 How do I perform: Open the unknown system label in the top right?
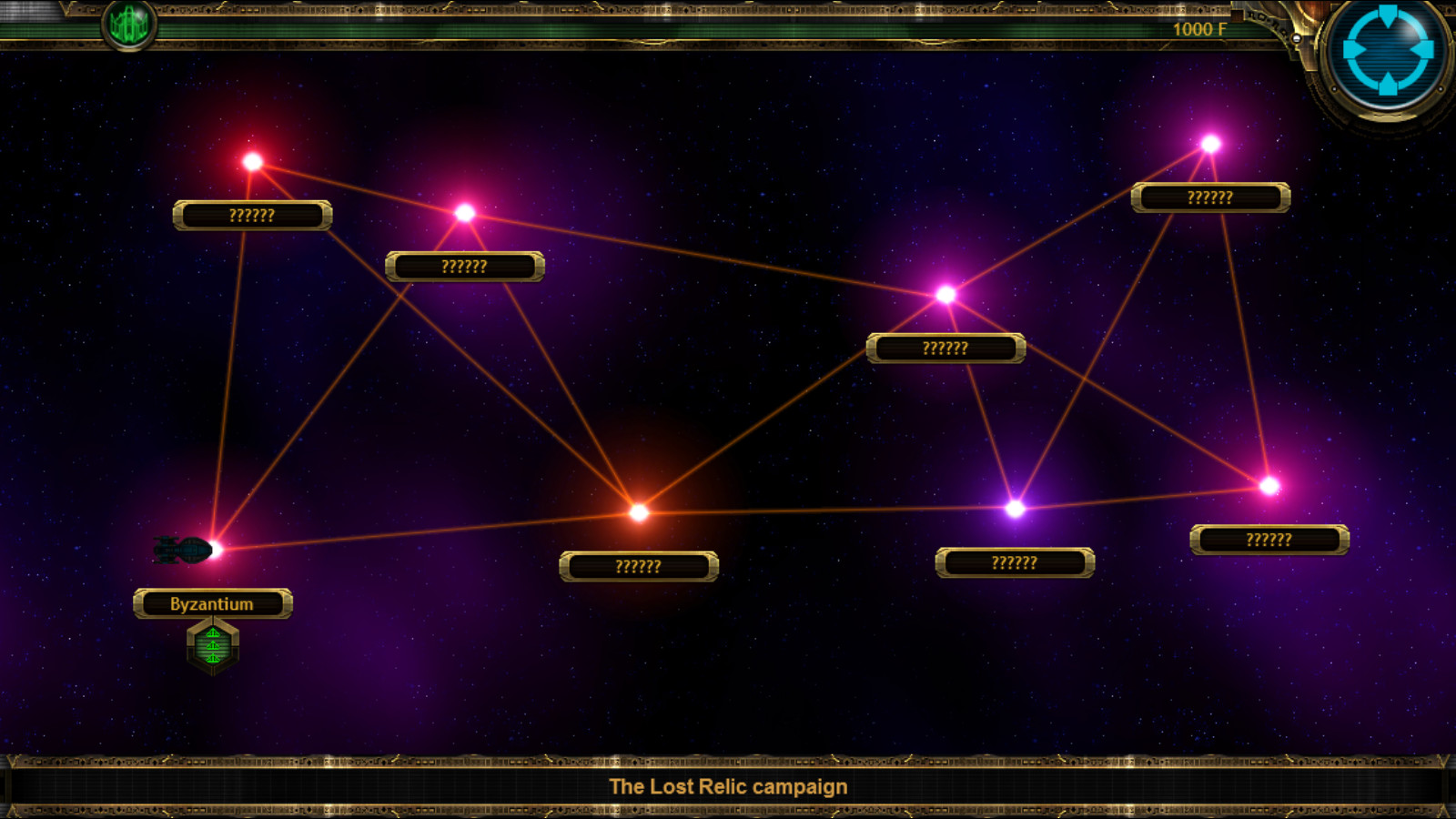tap(1209, 196)
